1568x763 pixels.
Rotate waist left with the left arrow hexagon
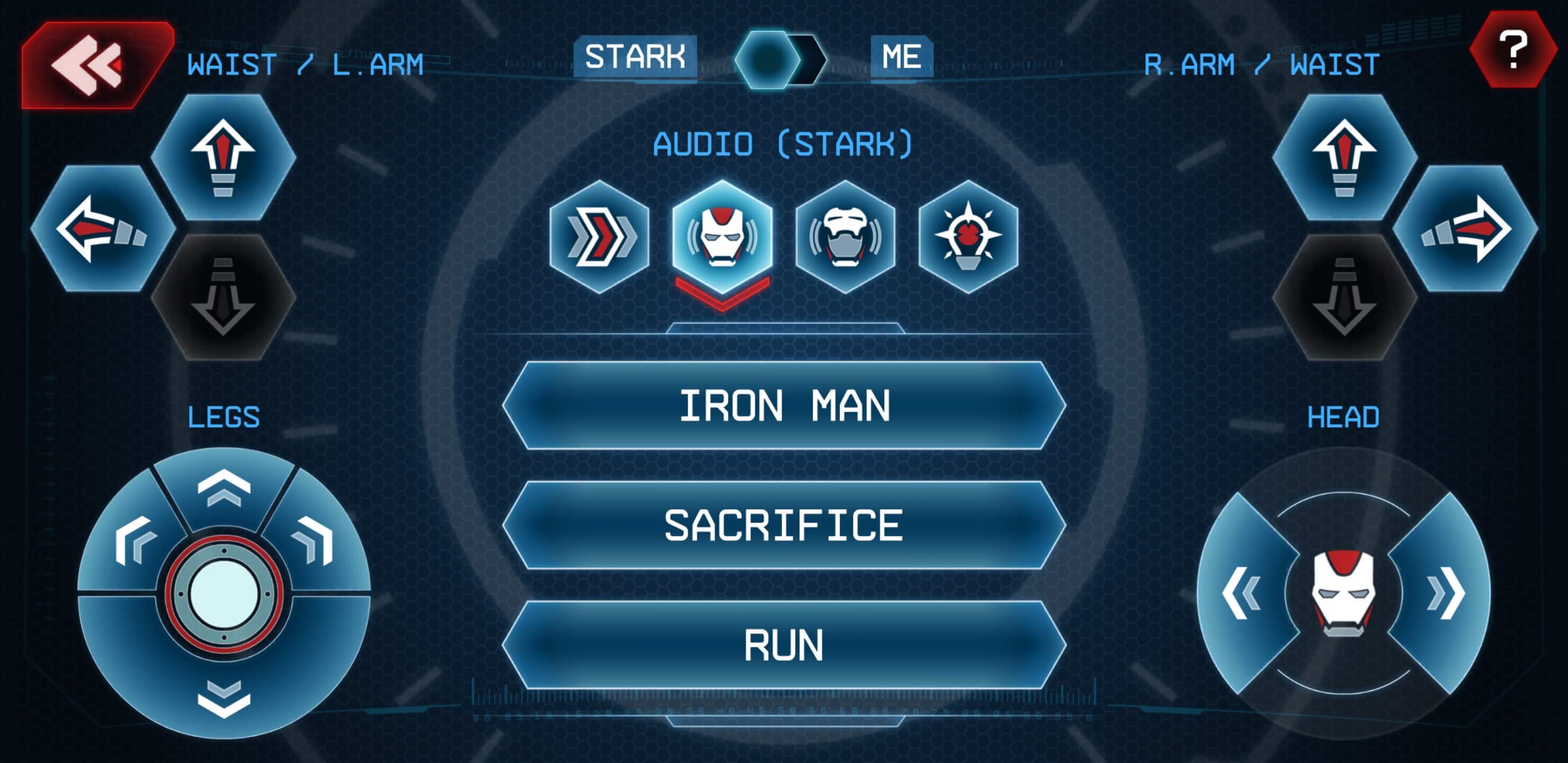102,229
